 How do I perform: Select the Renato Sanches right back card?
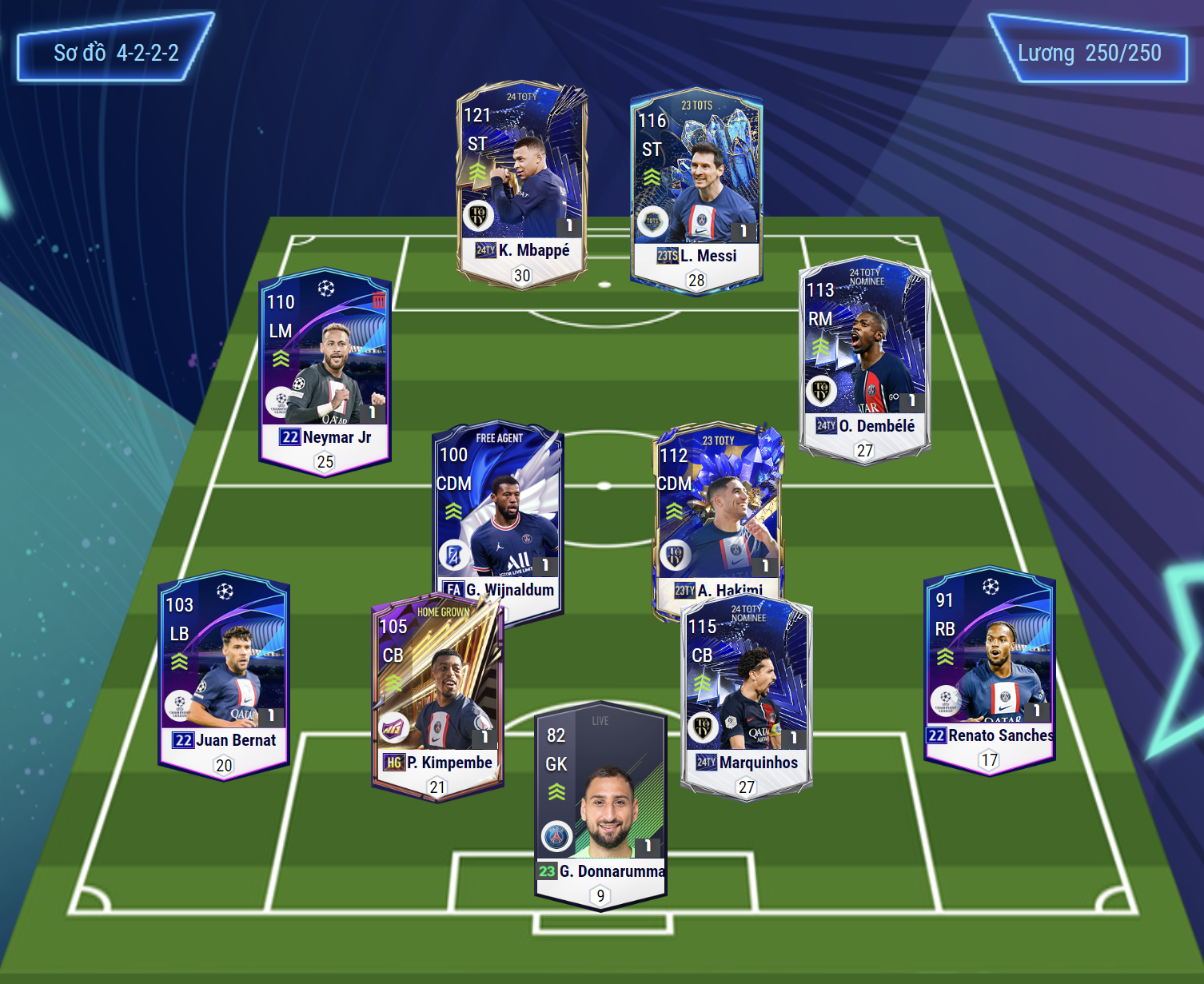pos(989,668)
